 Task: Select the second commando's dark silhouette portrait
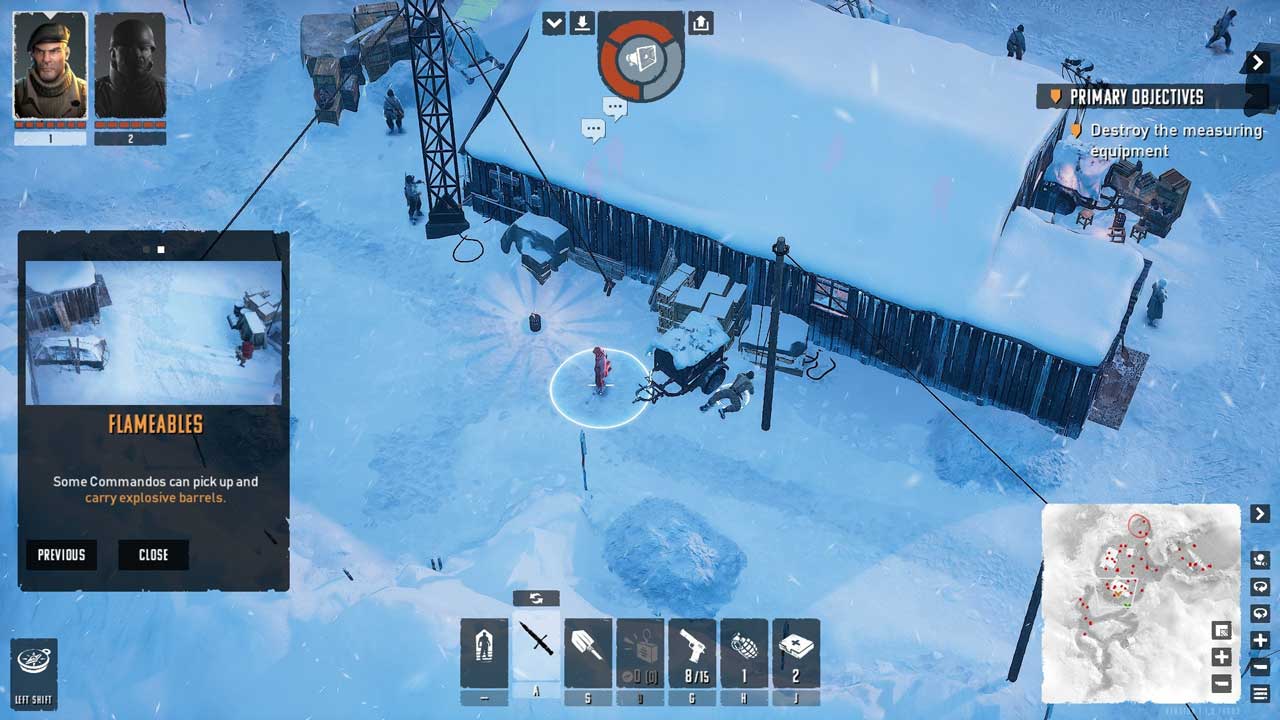[130, 67]
